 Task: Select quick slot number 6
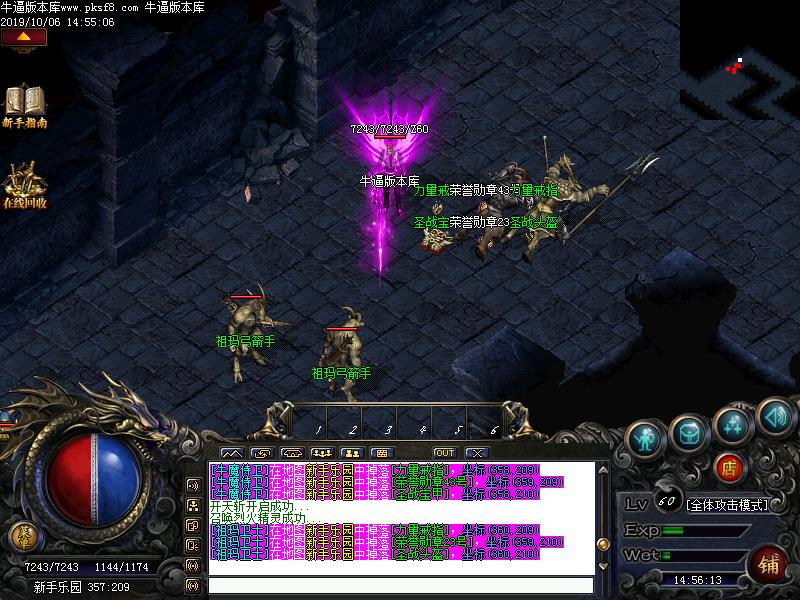493,430
